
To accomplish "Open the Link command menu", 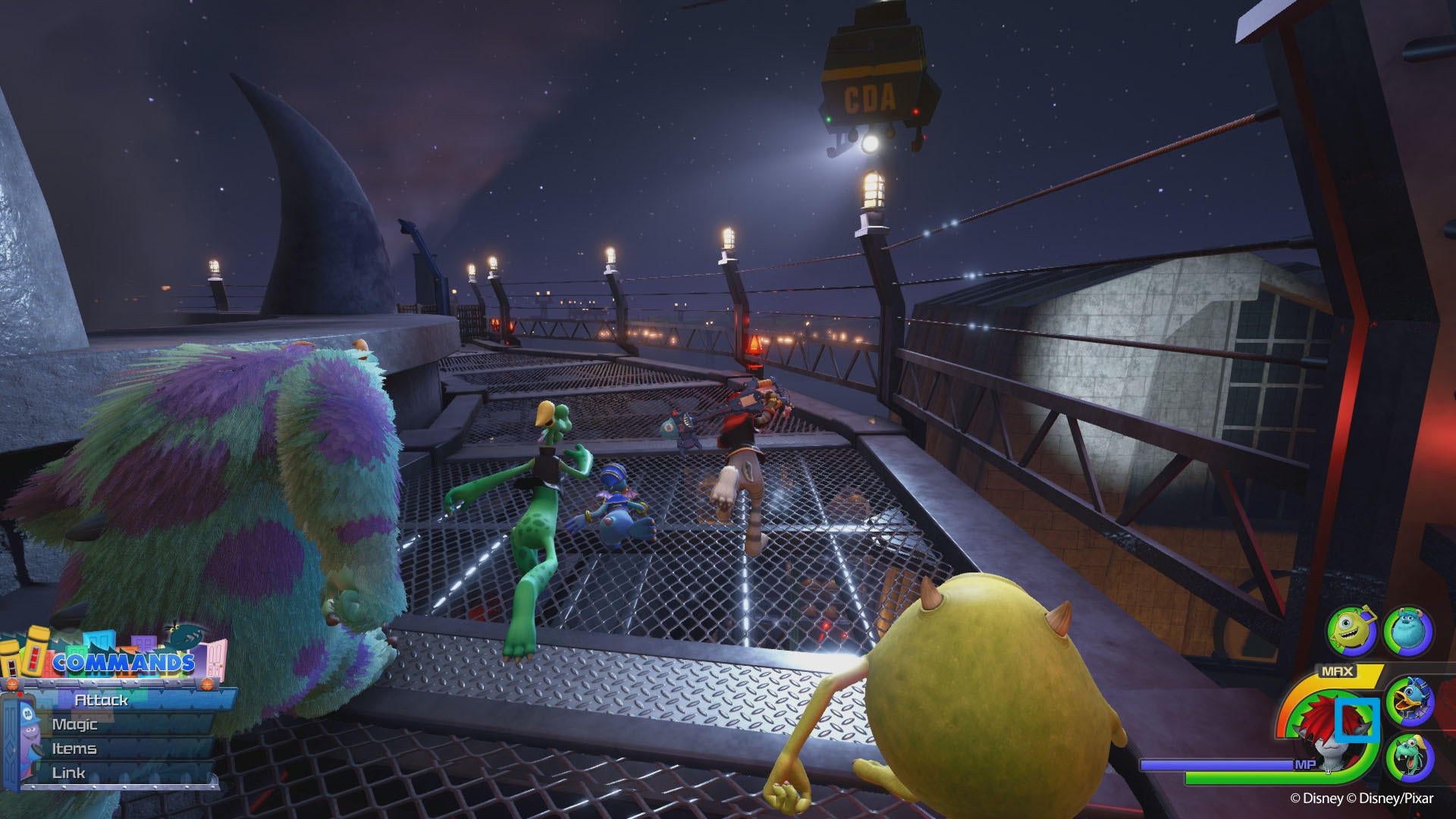I will point(68,773).
